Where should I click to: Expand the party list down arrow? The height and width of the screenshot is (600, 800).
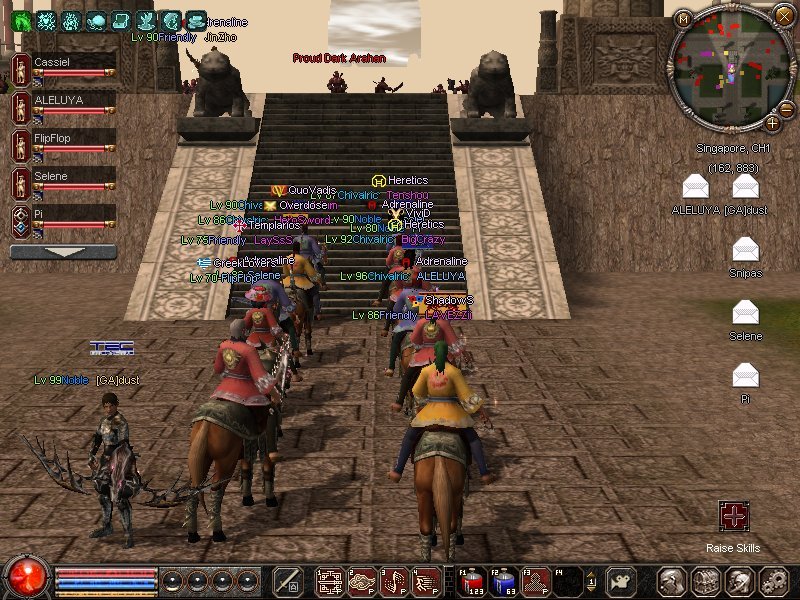63,252
